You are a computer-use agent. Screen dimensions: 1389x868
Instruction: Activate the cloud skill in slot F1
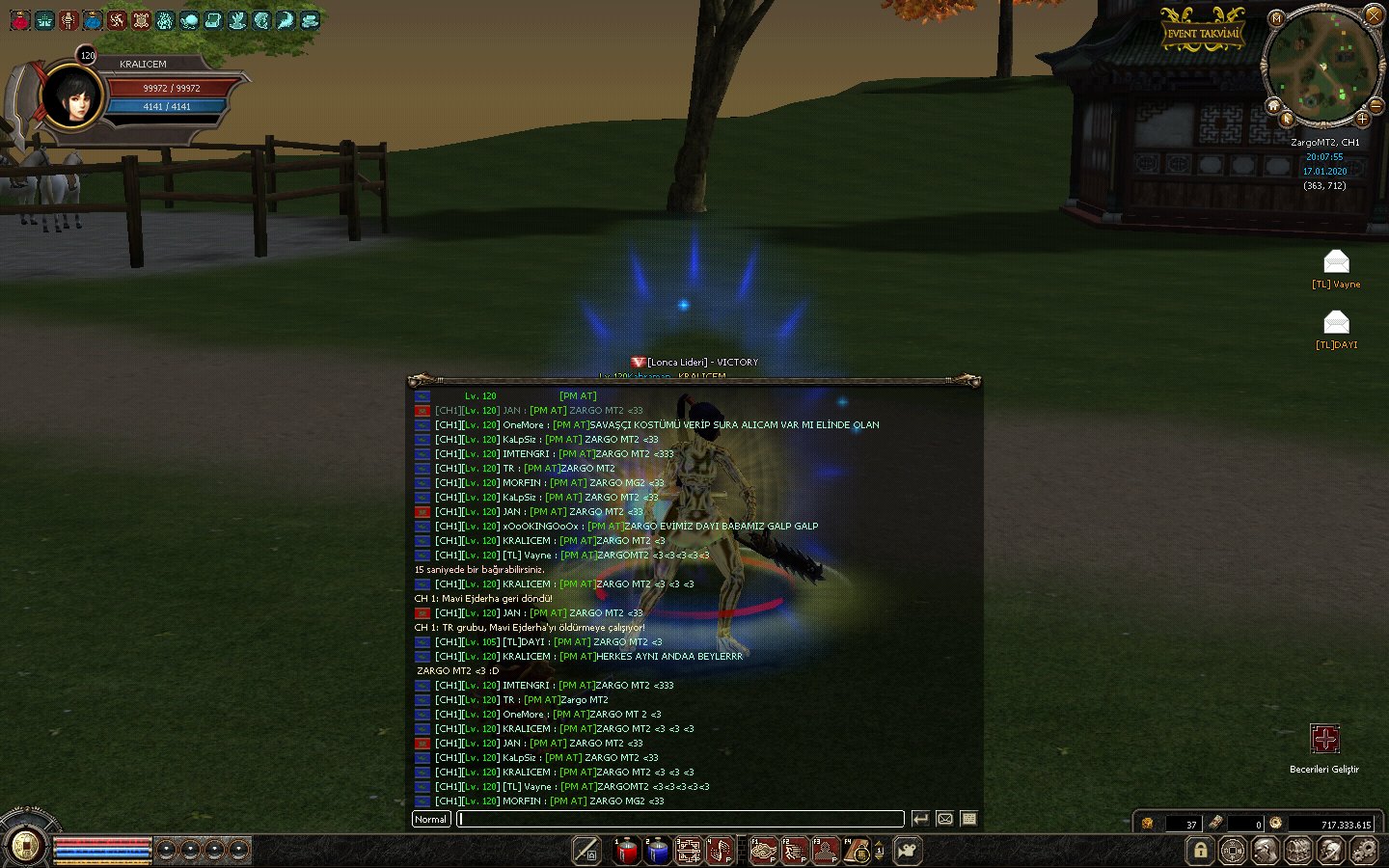coord(764,851)
